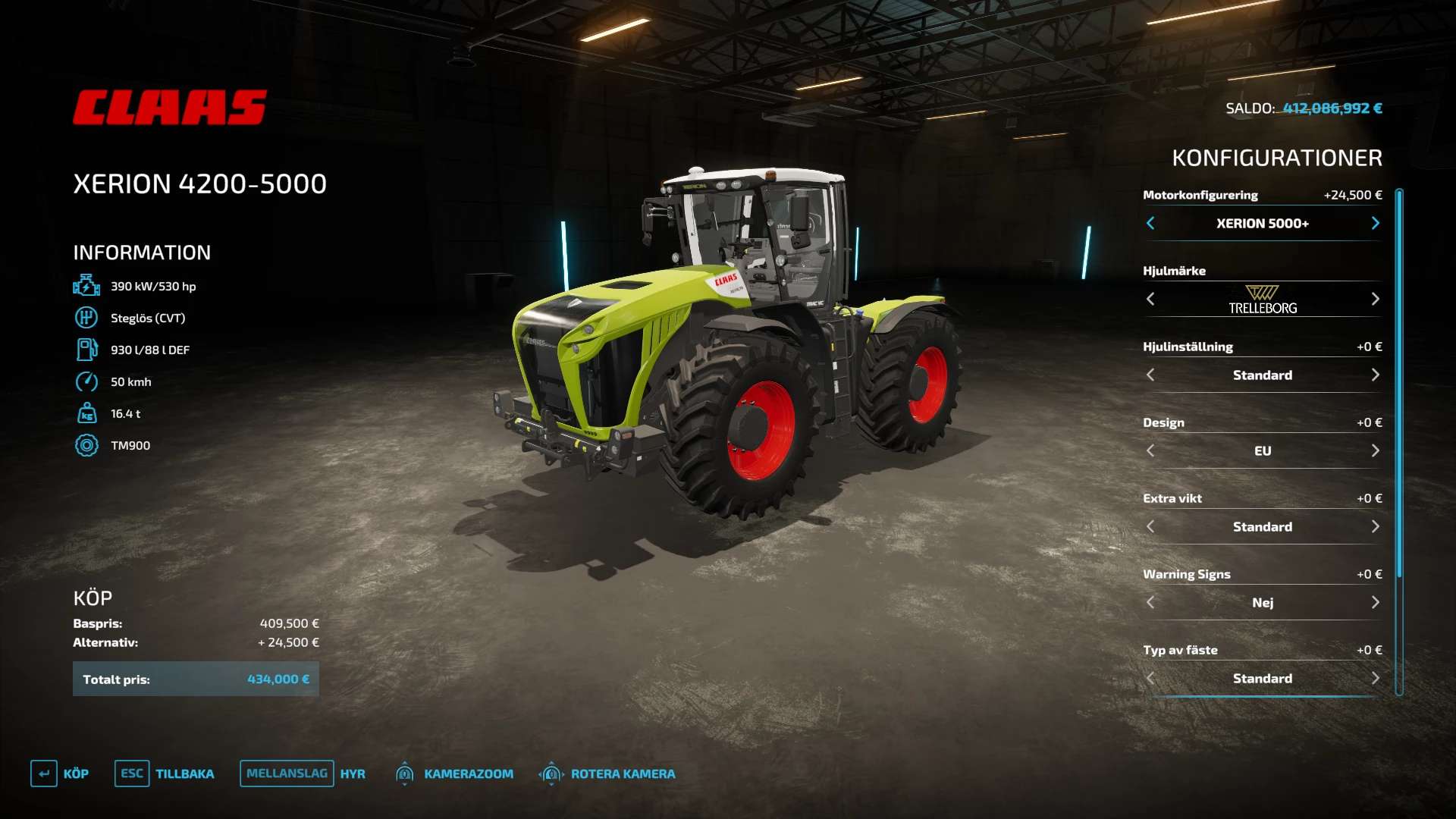Screen dimensions: 1456x819
Task: Go back with the TILLBAKA button
Action: coord(165,773)
